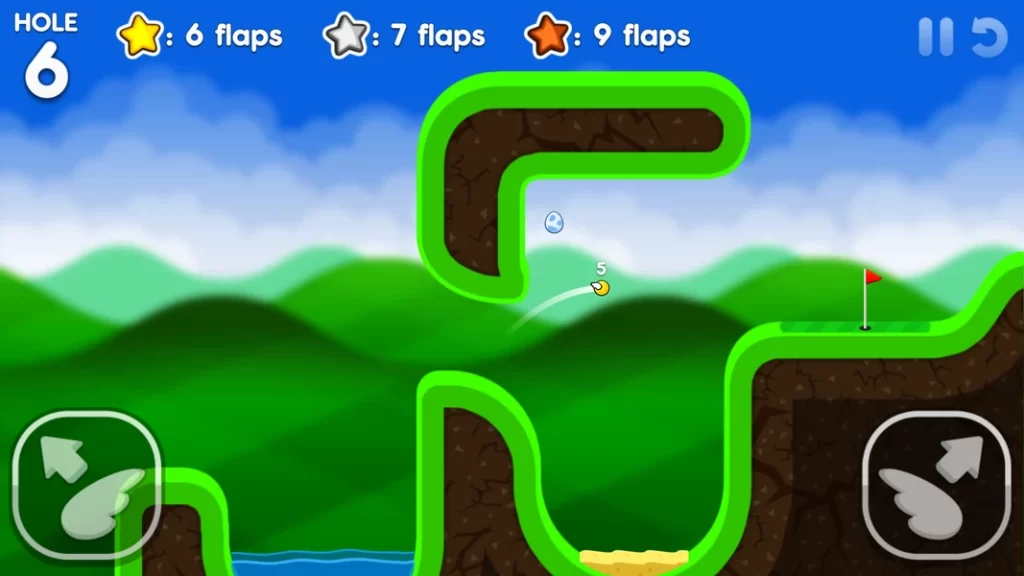The height and width of the screenshot is (576, 1024).
Task: Restart the current hole
Action: pyautogui.click(x=989, y=38)
